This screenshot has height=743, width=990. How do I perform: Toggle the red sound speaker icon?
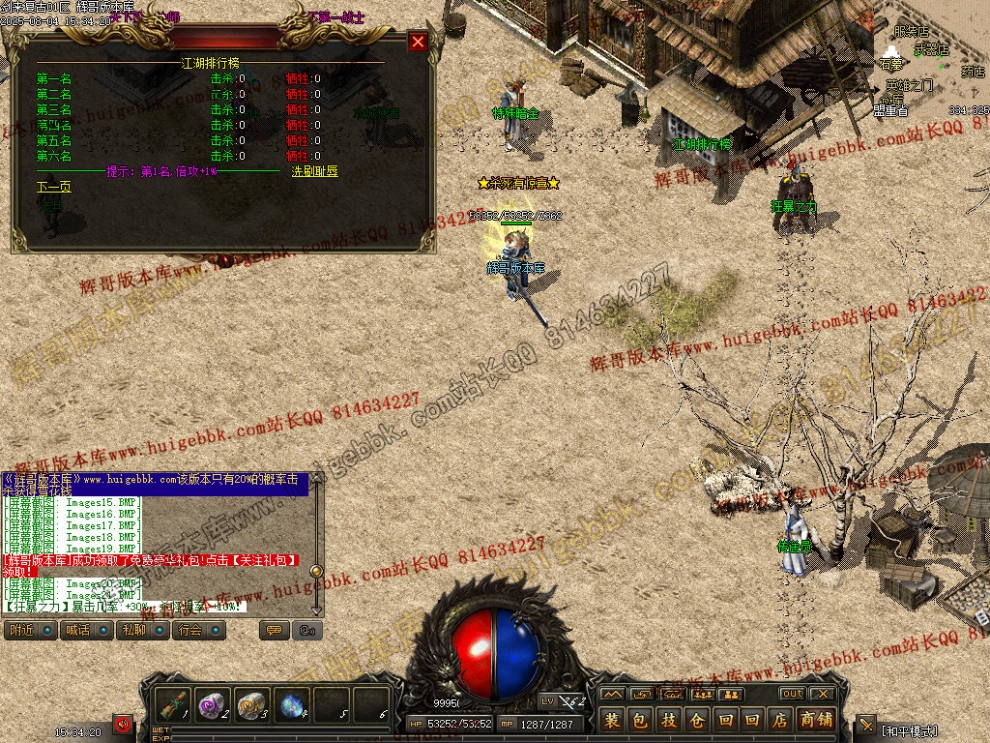[x=123, y=723]
